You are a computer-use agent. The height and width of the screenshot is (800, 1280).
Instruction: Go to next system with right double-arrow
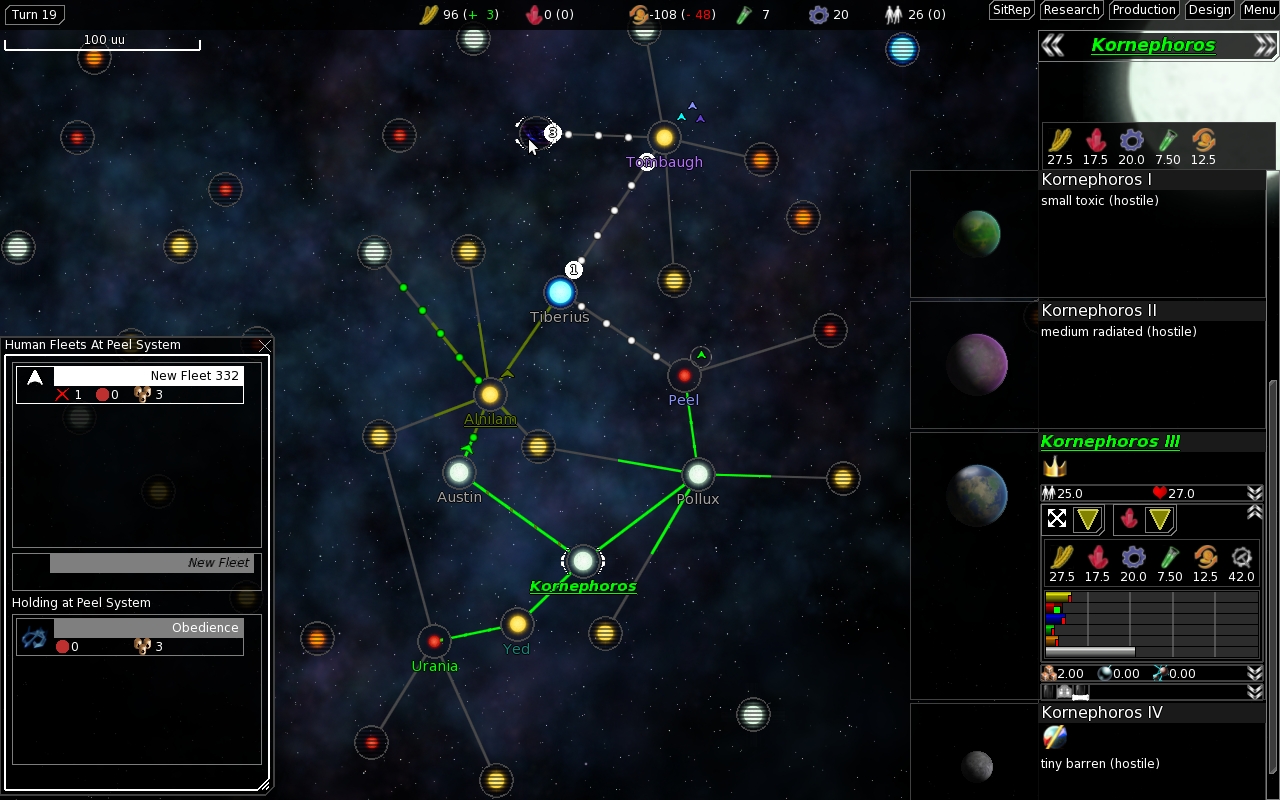pyautogui.click(x=1265, y=45)
